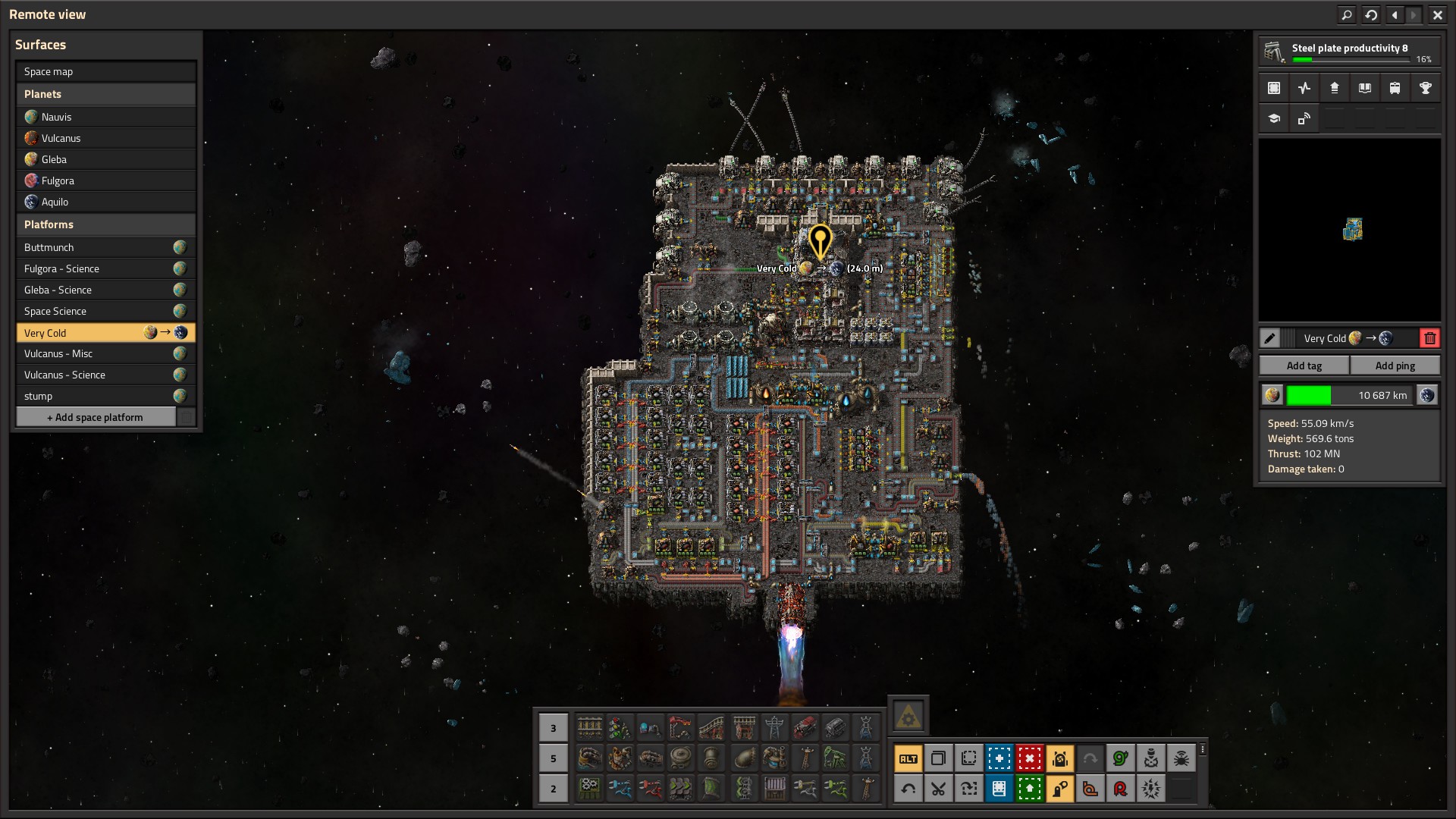Click the Add ping button
The height and width of the screenshot is (819, 1456).
1395,366
